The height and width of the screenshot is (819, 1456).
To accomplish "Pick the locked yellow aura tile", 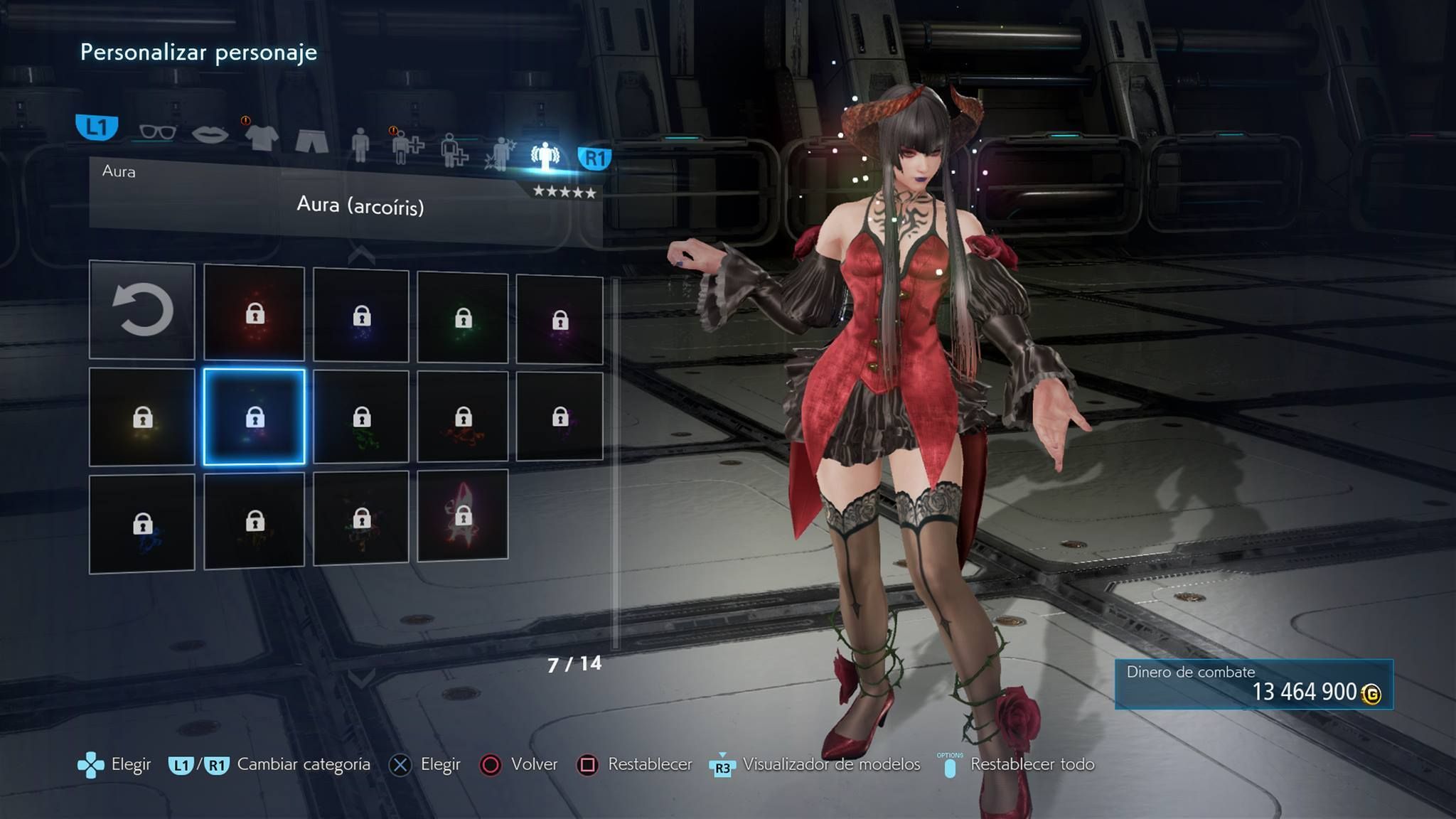I will (x=142, y=417).
